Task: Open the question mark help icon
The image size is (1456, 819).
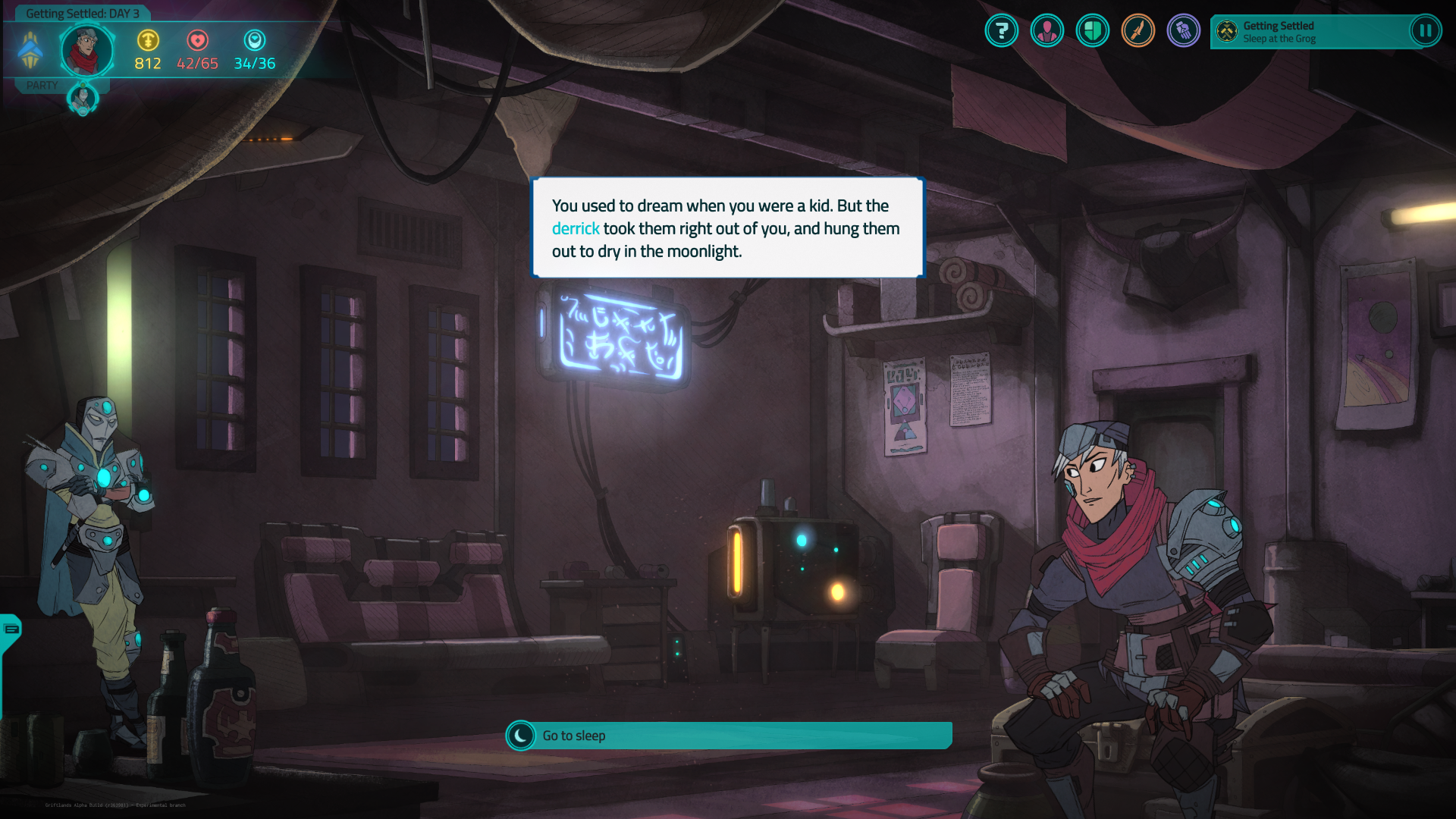Action: (x=1002, y=31)
